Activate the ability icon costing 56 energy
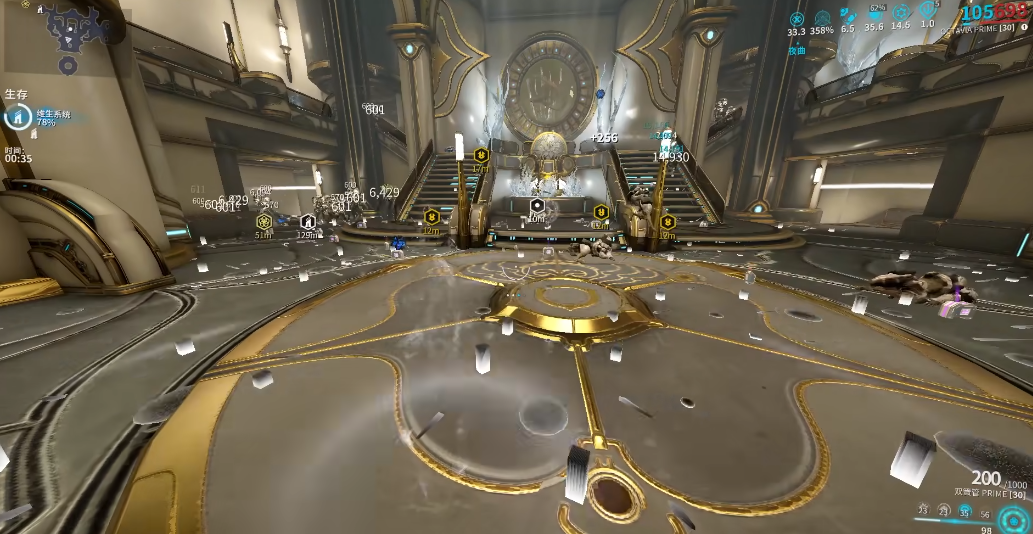1033x534 pixels. 986,515
